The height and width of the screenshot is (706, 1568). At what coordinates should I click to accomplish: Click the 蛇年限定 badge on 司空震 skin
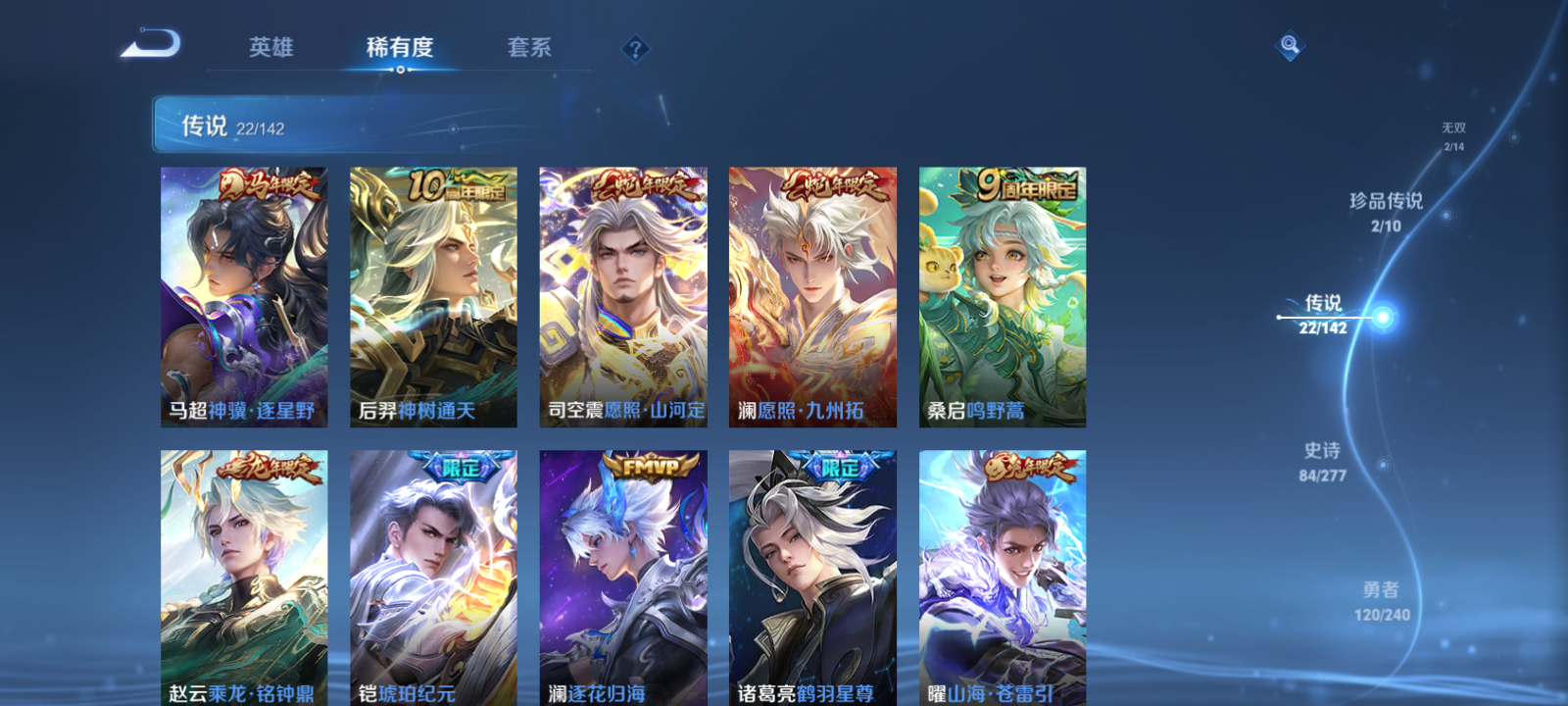644,186
